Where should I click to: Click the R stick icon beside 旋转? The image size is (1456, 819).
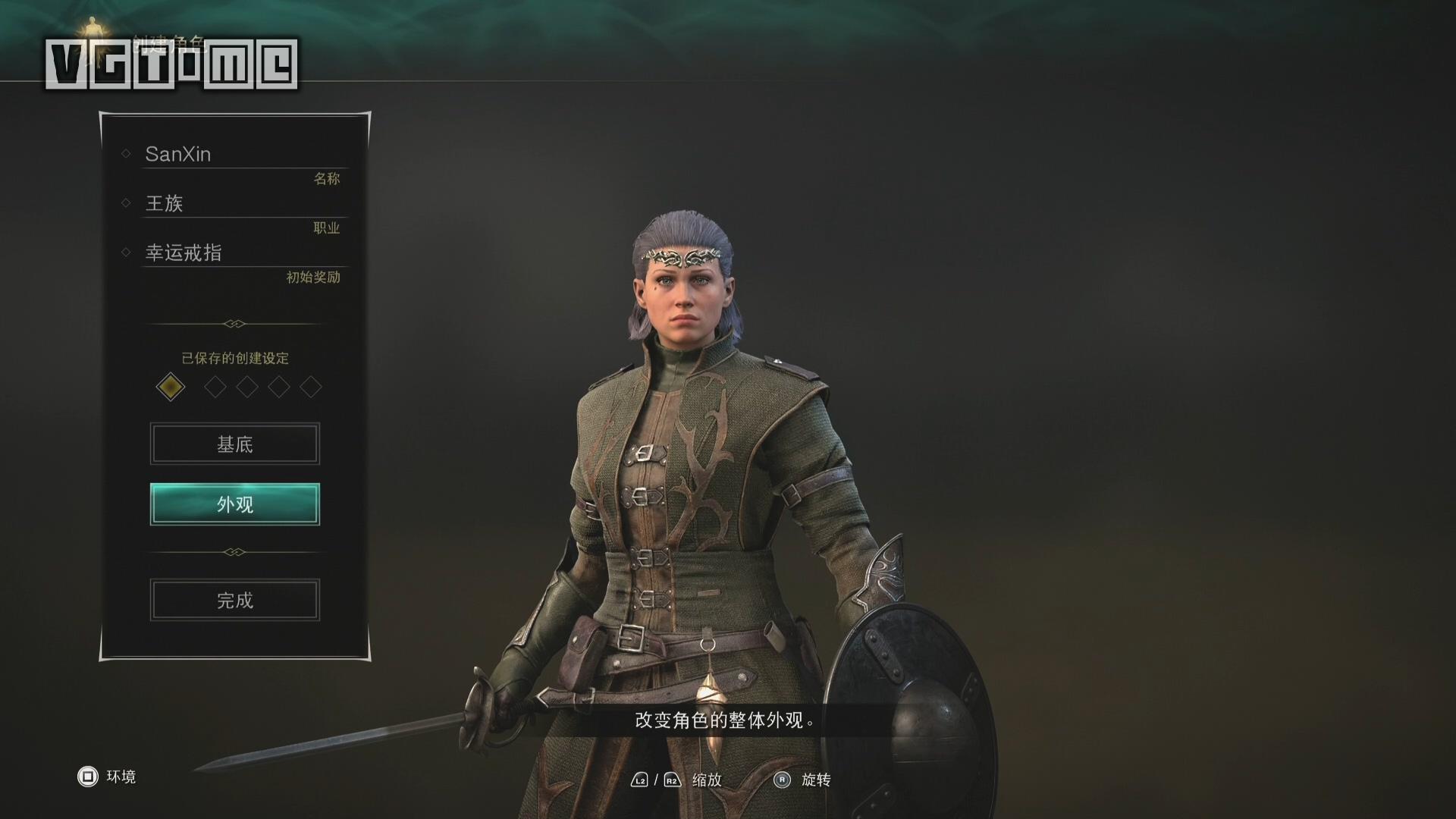click(x=782, y=779)
